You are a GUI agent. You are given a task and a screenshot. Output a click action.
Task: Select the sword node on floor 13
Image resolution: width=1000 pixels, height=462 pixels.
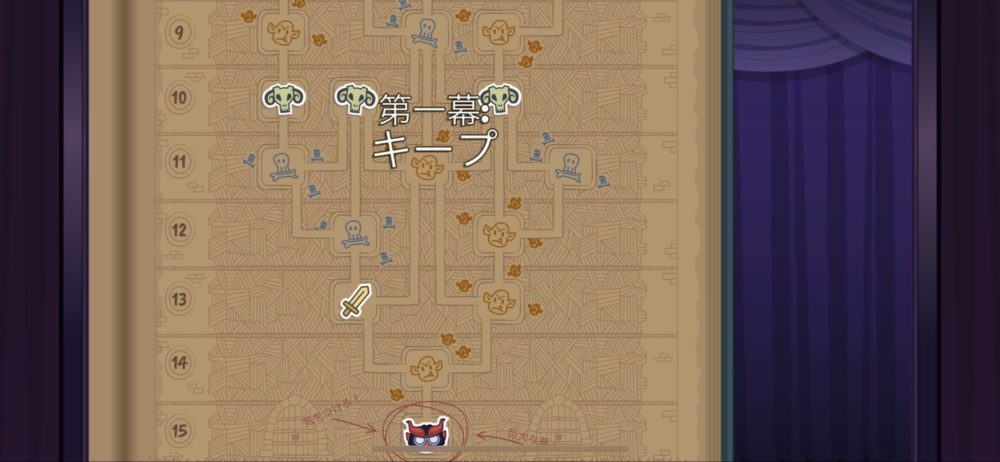pos(355,300)
